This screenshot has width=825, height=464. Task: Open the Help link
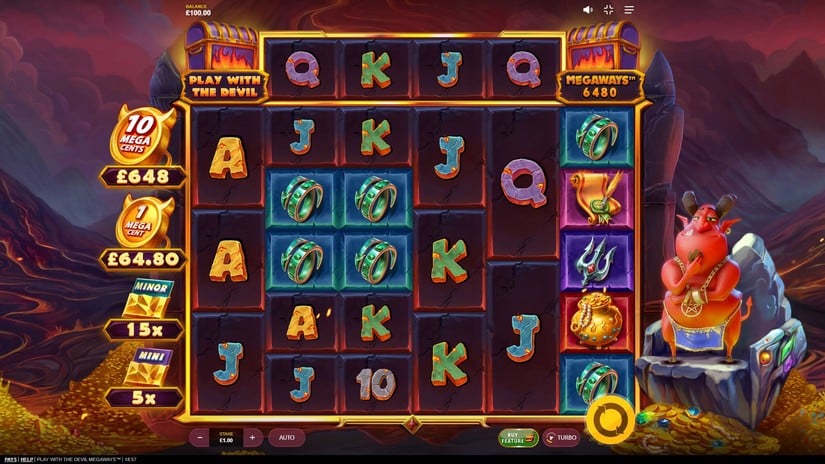click(27, 459)
